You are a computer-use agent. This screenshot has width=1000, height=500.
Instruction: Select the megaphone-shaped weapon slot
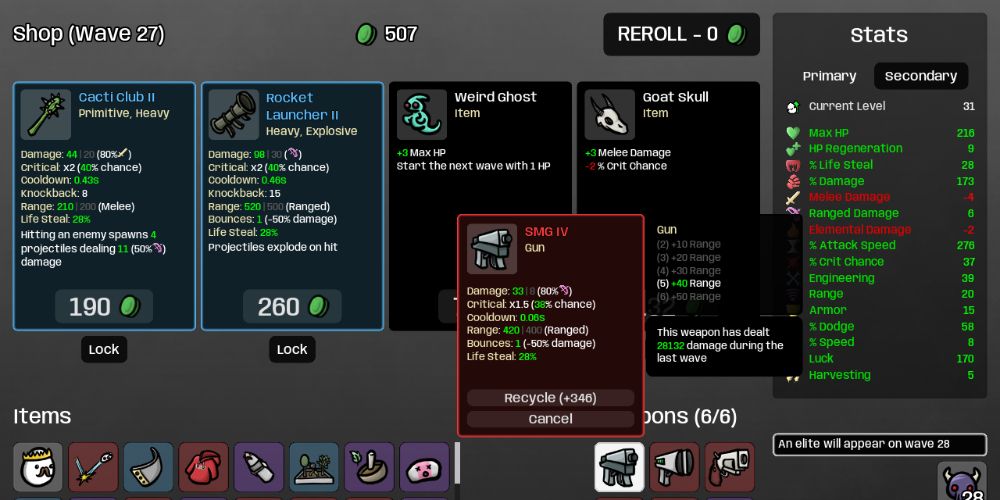pos(675,467)
